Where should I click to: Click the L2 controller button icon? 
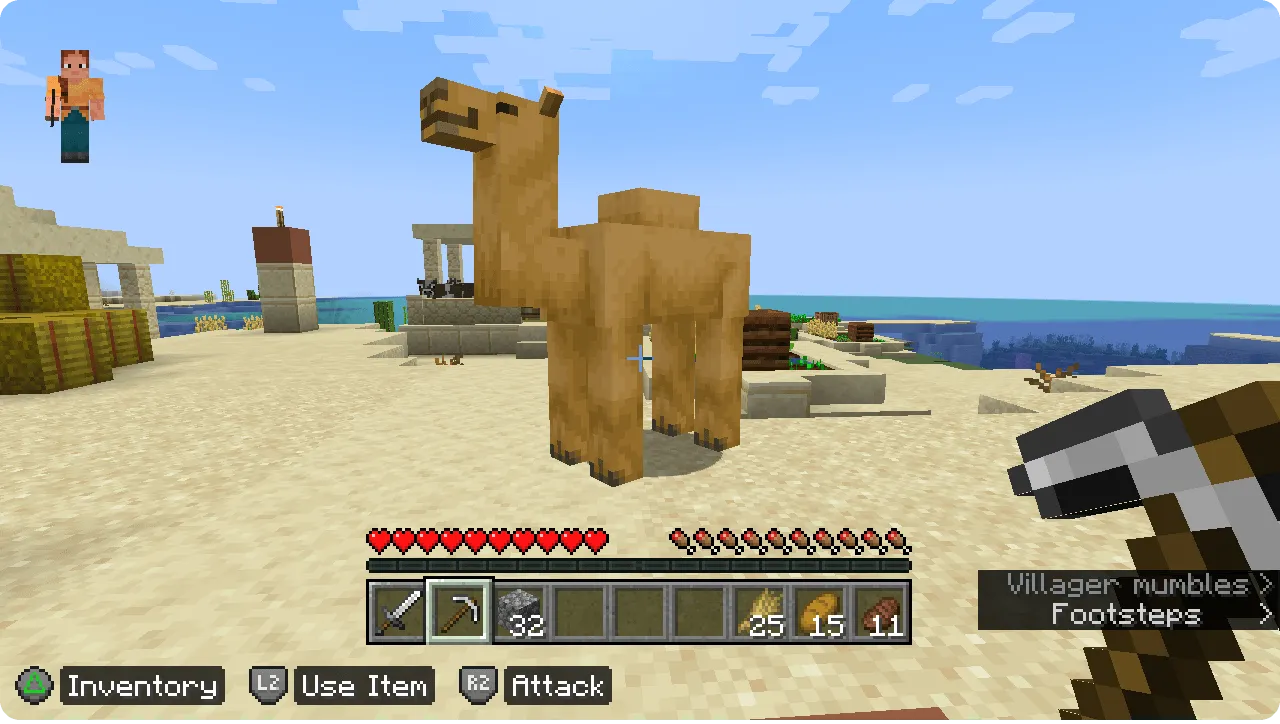268,686
